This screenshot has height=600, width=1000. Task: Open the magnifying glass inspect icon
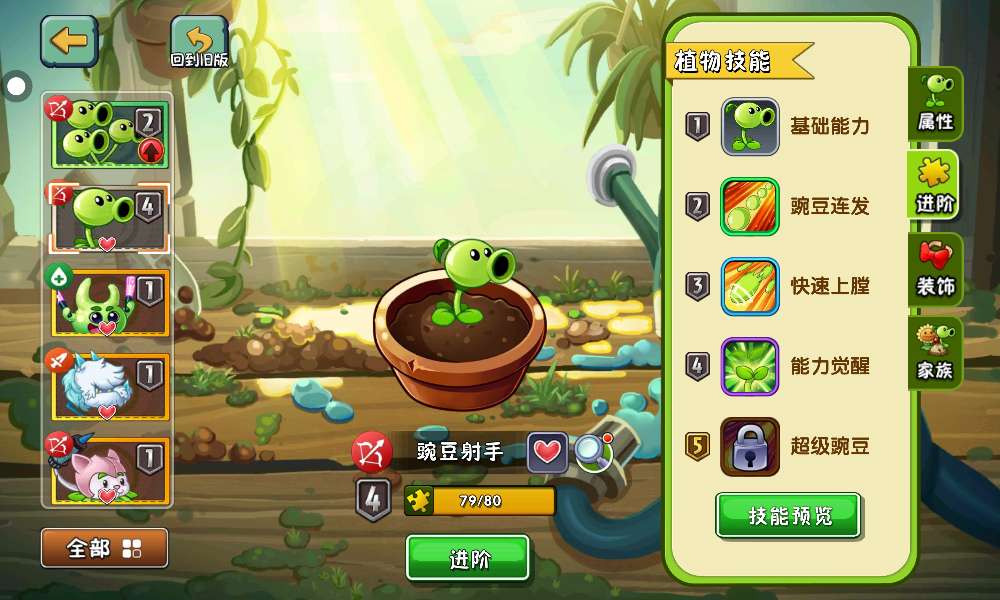593,453
